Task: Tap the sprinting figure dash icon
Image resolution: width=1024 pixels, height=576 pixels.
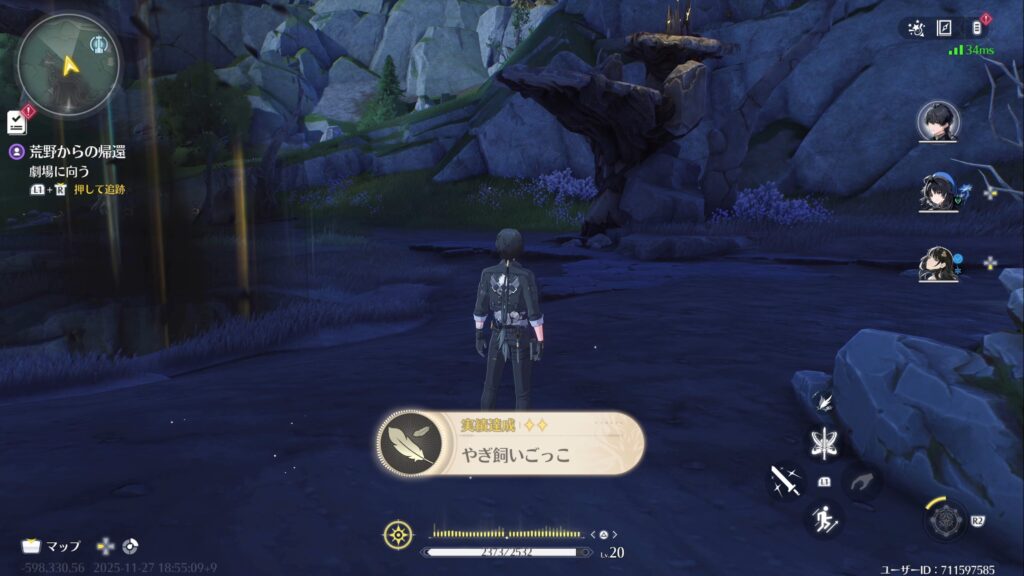Action: pyautogui.click(x=826, y=519)
